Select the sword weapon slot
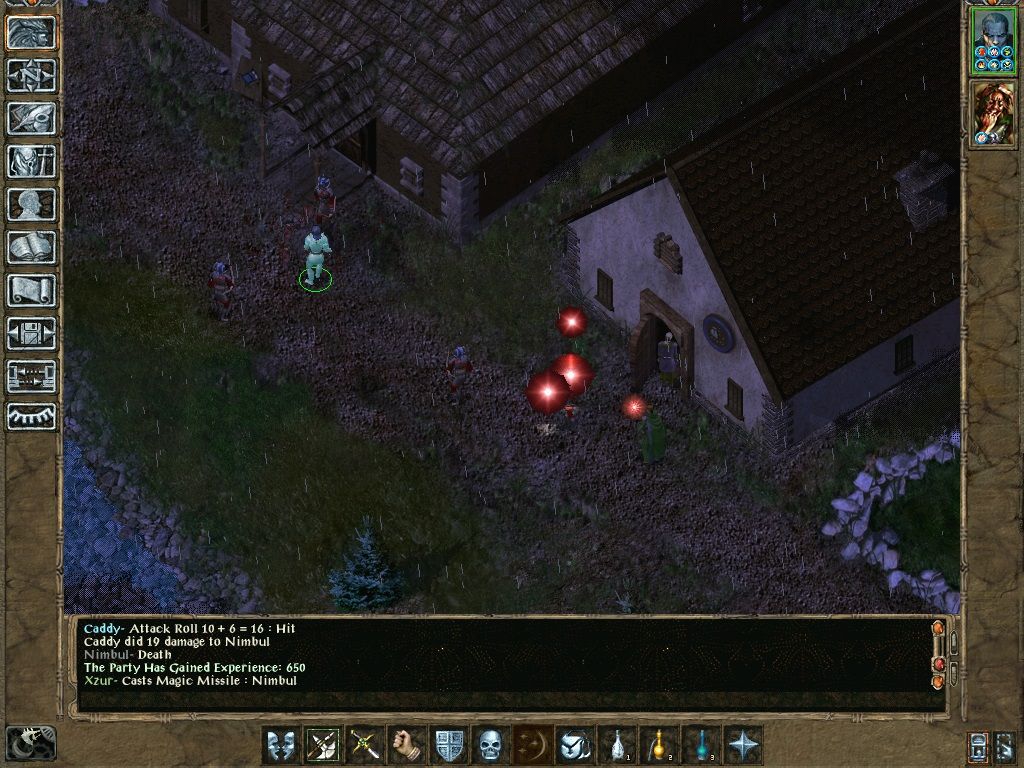This screenshot has height=768, width=1024. coord(365,745)
